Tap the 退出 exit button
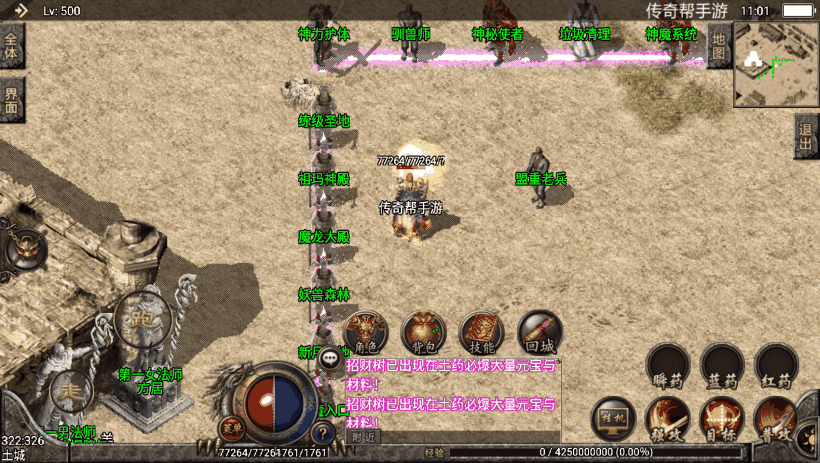The width and height of the screenshot is (820, 463). (x=806, y=135)
